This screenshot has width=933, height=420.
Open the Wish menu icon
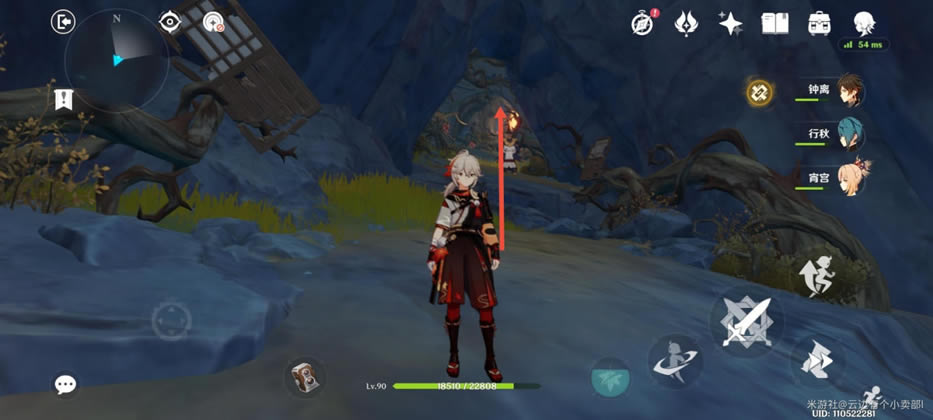tap(686, 24)
